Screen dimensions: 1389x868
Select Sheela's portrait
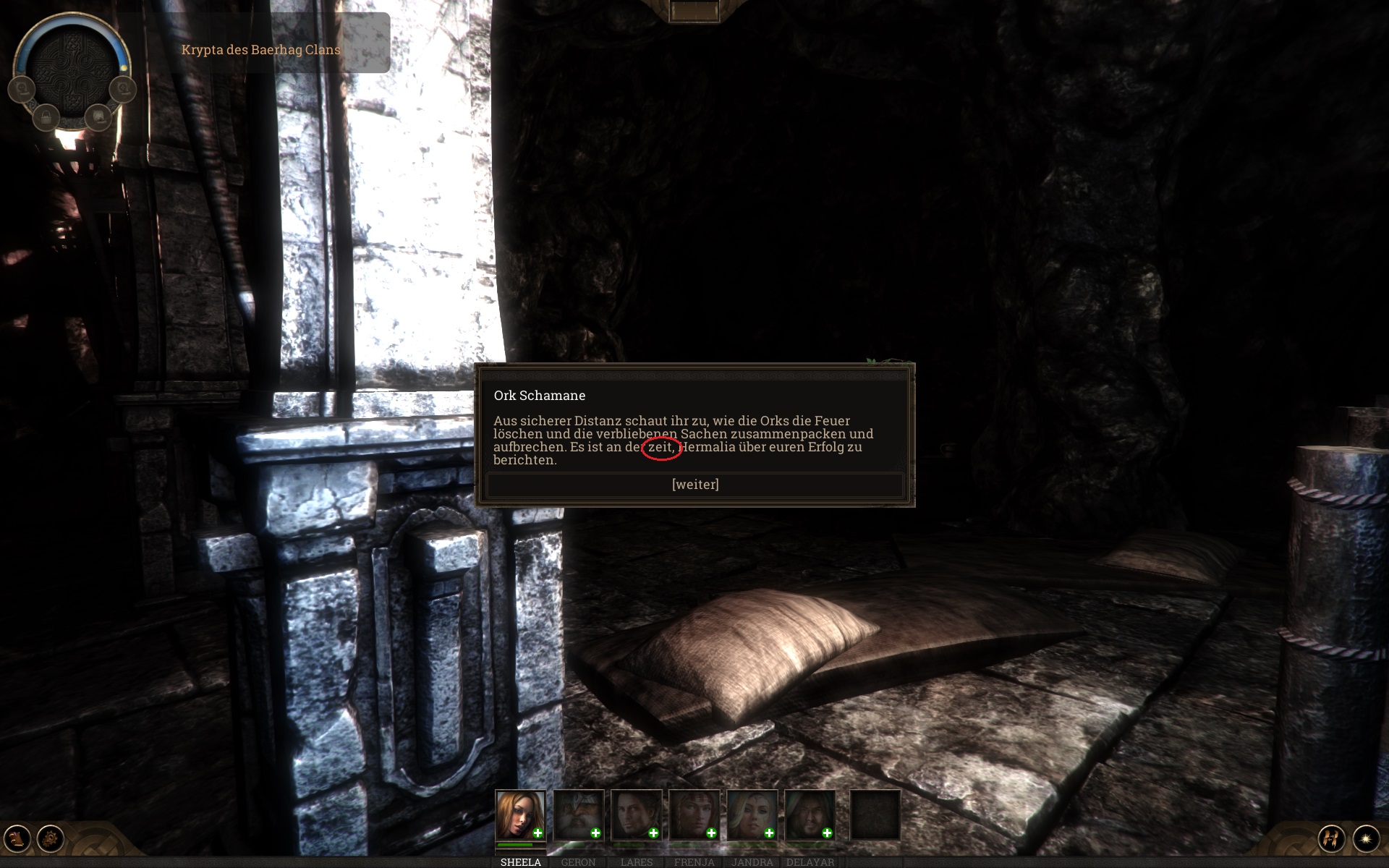pos(519,814)
